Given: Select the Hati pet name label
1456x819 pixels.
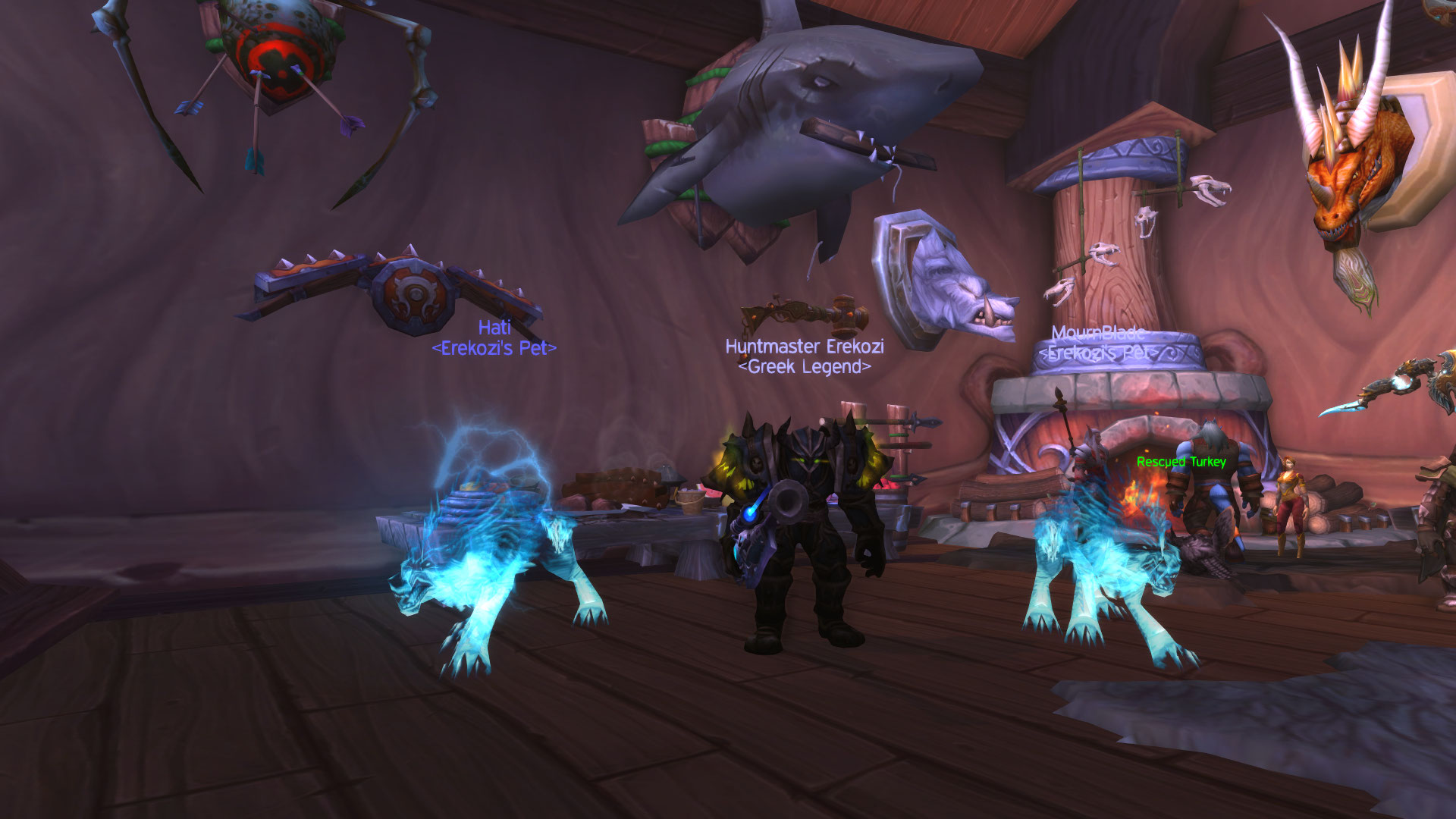Looking at the screenshot, I should (x=494, y=328).
